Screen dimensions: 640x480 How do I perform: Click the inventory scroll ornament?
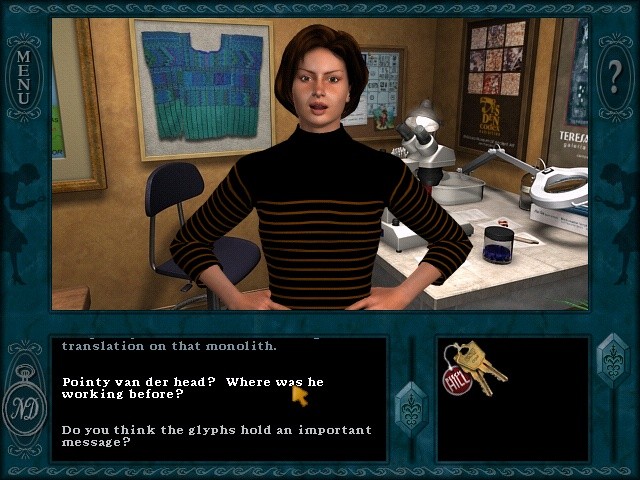611,362
